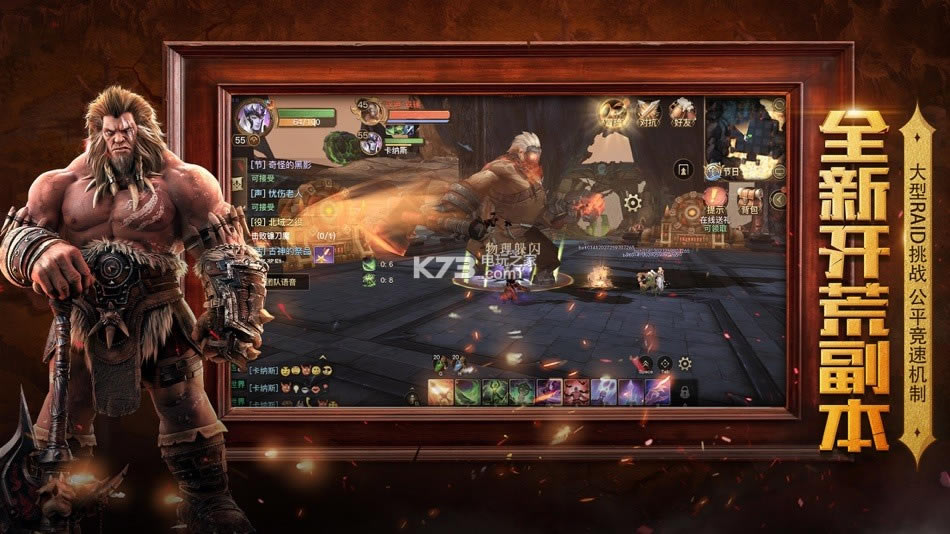Open the 对抗 crossed-swords menu
The width and height of the screenshot is (950, 534).
(650, 112)
